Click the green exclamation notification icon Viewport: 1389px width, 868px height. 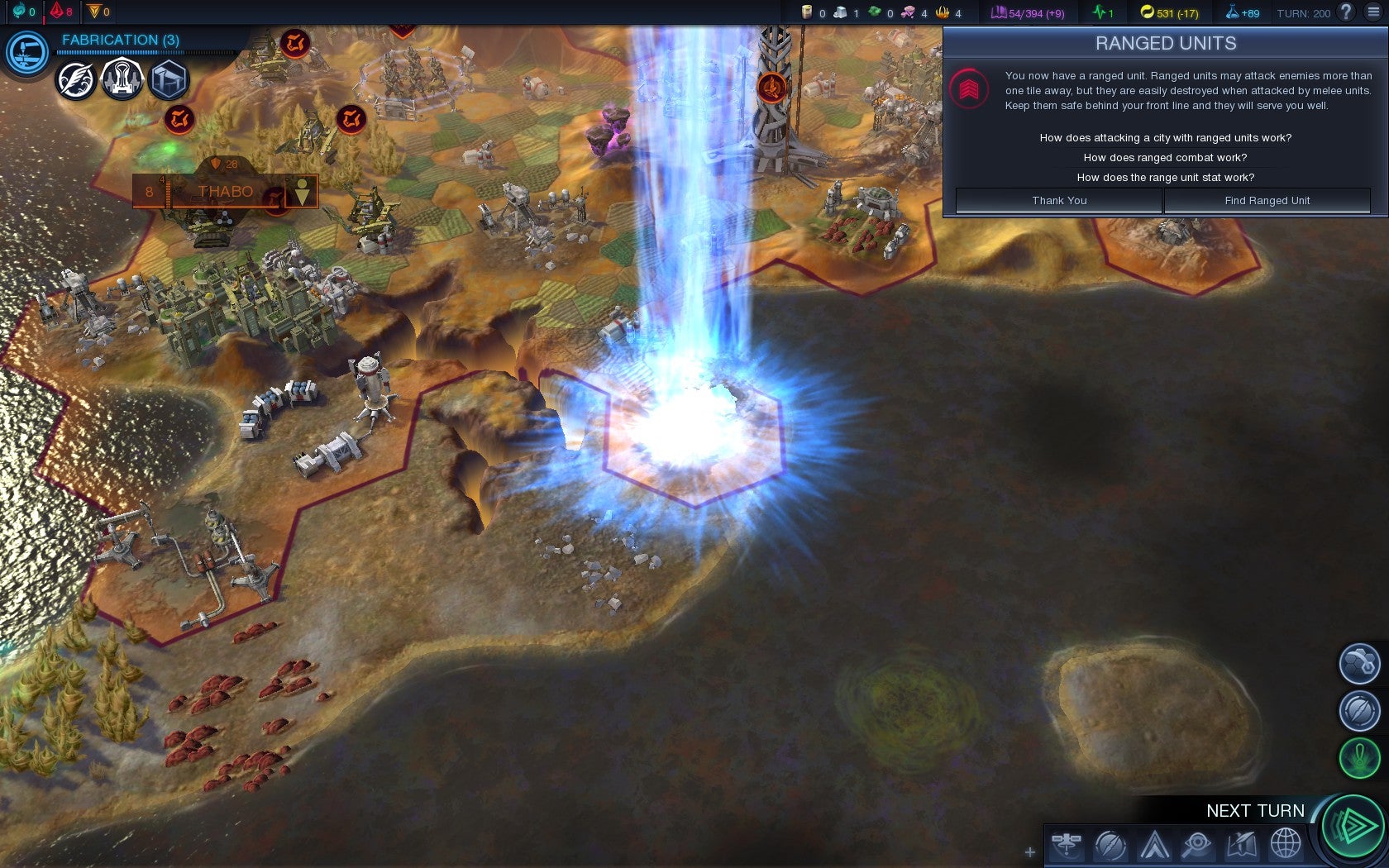pyautogui.click(x=1359, y=757)
